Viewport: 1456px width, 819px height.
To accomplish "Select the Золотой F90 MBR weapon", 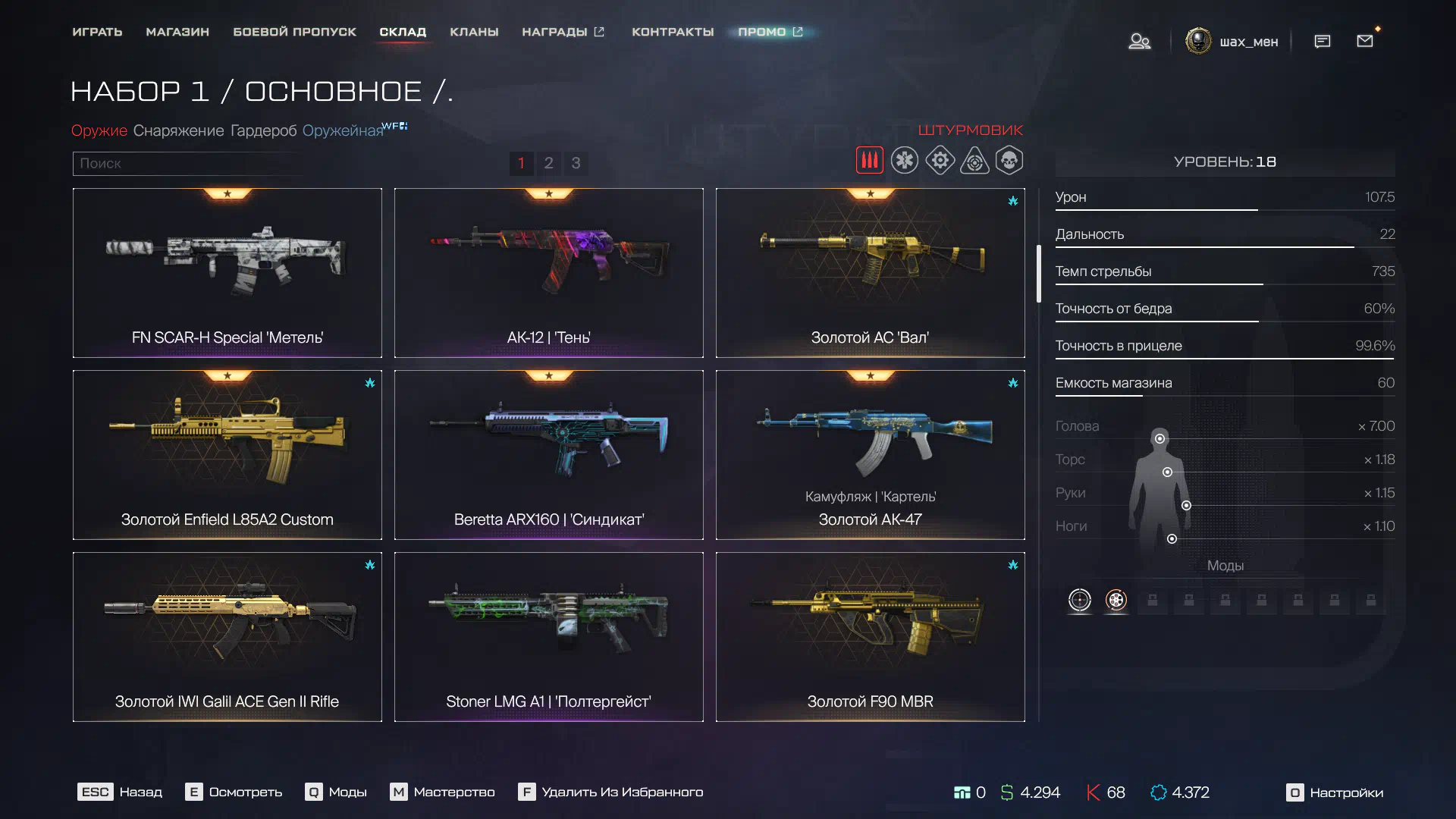I will coord(870,636).
